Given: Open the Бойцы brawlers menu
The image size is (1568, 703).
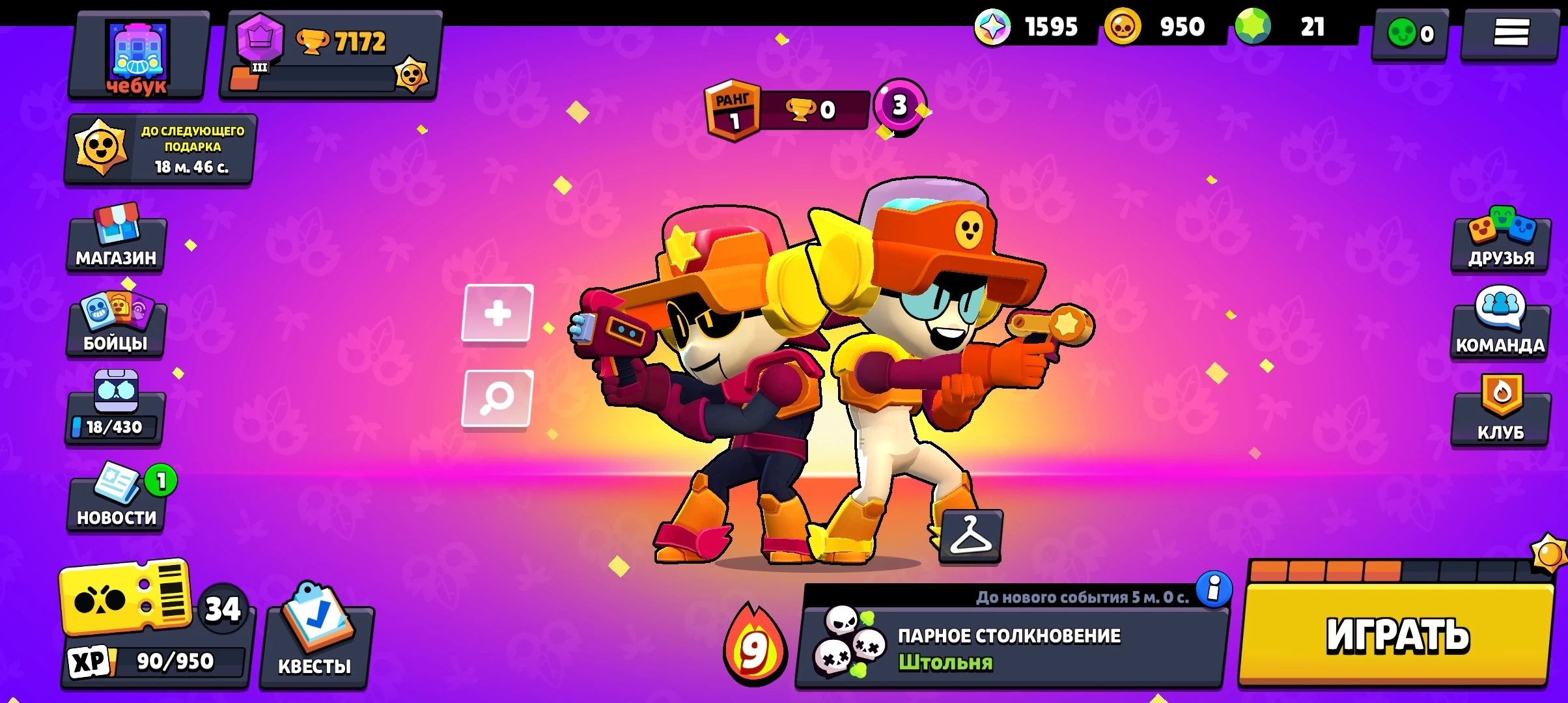Looking at the screenshot, I should click(116, 331).
